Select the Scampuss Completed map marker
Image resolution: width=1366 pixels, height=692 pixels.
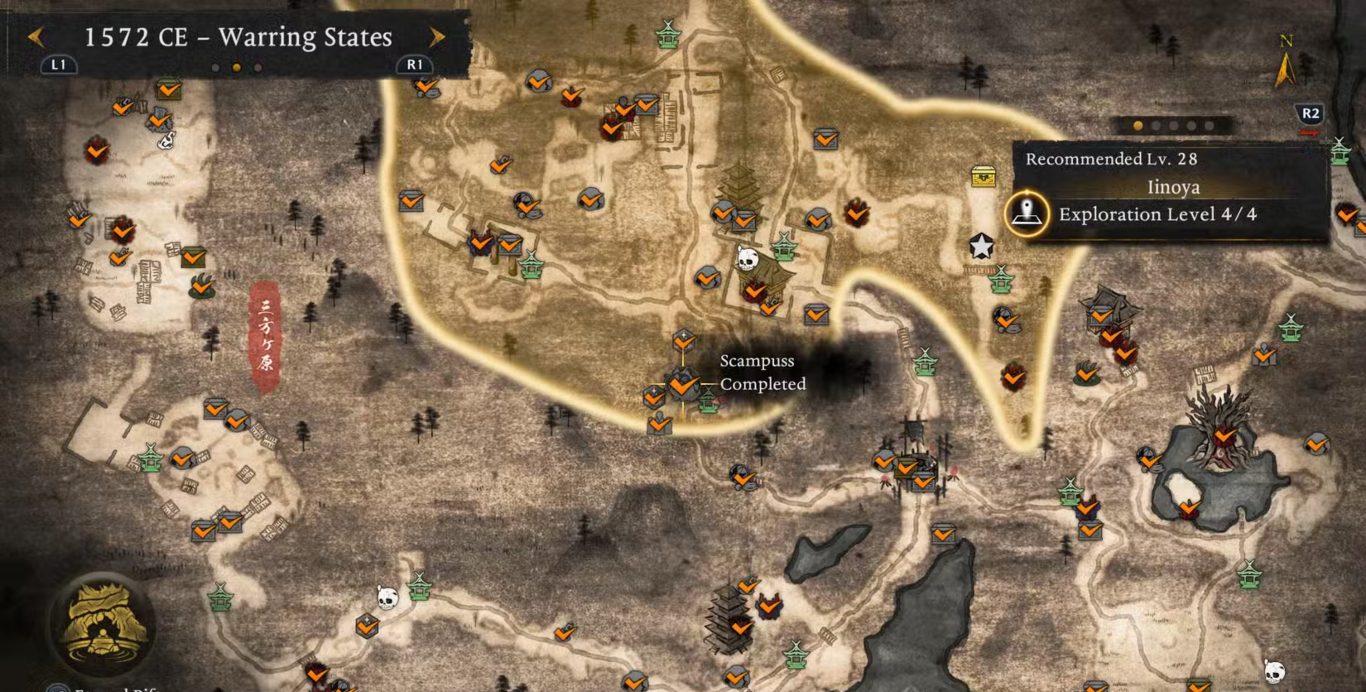click(684, 384)
